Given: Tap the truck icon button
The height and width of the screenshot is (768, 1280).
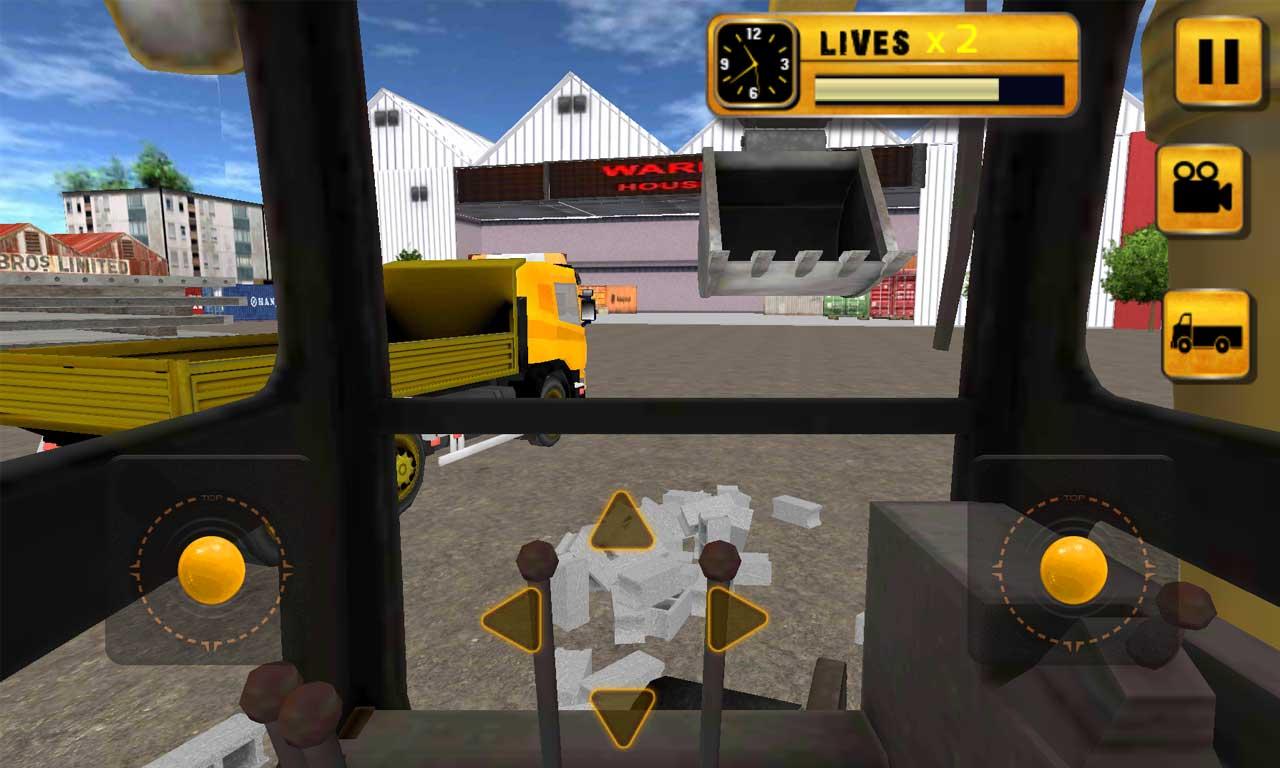Looking at the screenshot, I should coord(1206,335).
